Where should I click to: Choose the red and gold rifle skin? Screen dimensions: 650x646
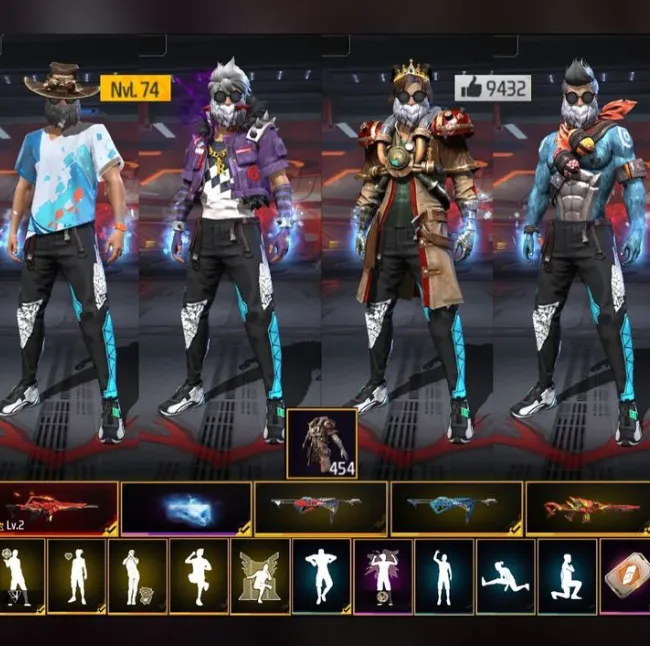(588, 508)
